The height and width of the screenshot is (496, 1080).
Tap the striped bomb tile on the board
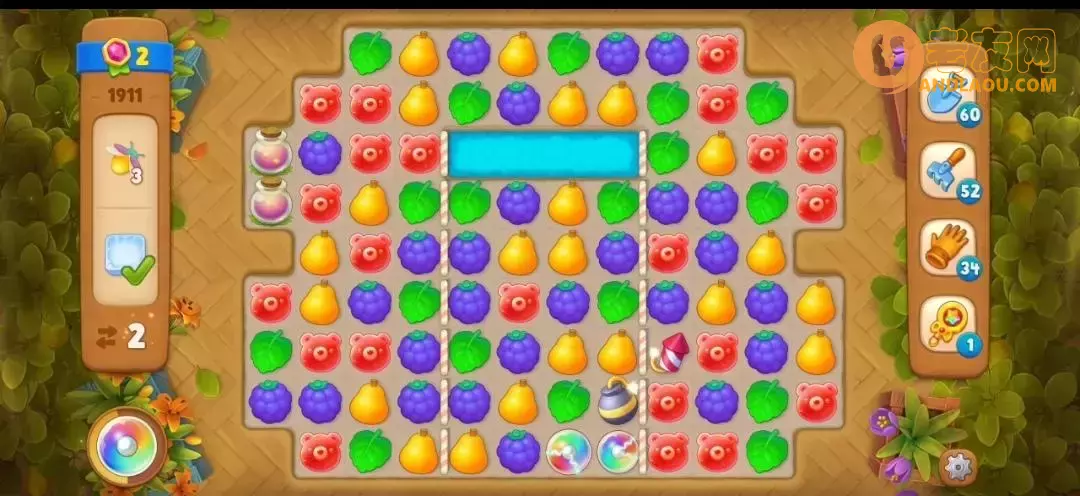617,401
